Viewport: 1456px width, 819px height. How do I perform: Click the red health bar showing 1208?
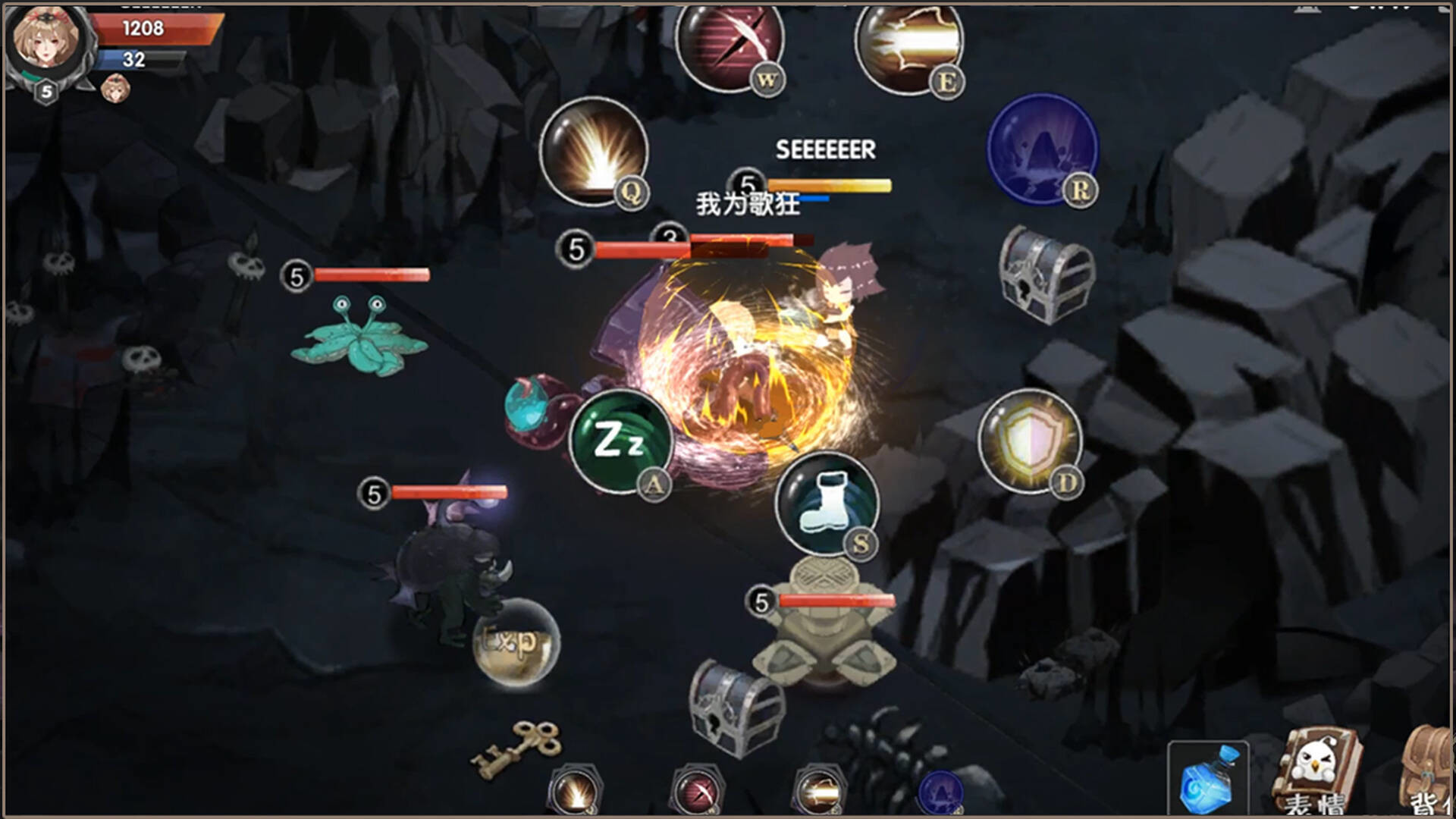coord(152,29)
